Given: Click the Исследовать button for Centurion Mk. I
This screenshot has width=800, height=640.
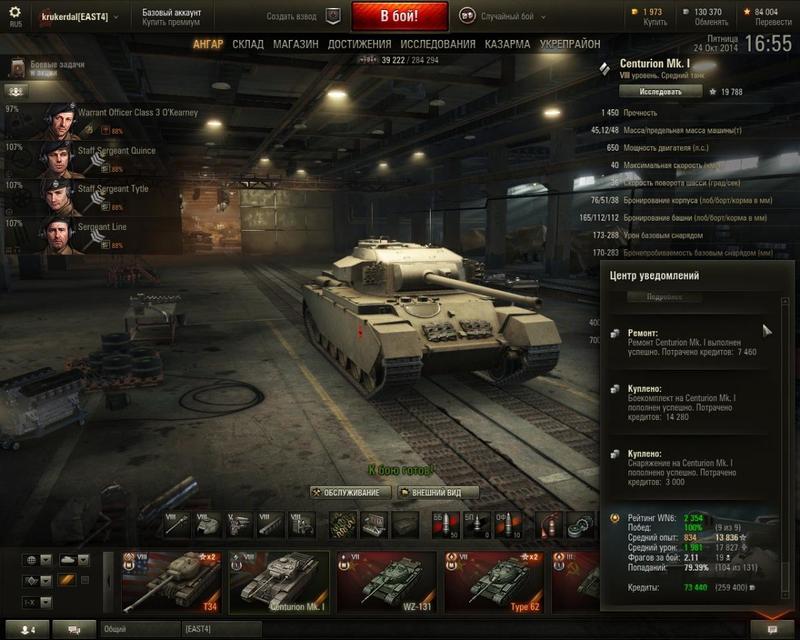Looking at the screenshot, I should click(x=660, y=91).
